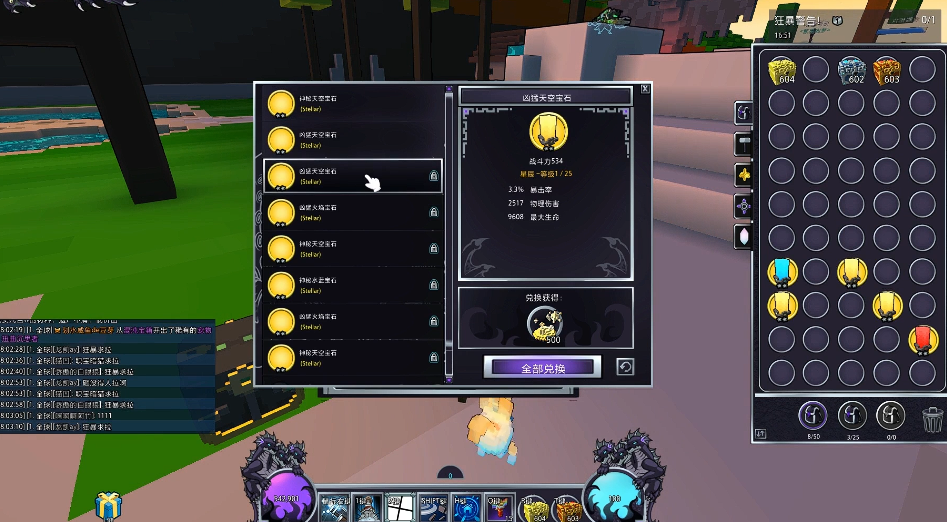Select the bottom gem row in exchange list
The height and width of the screenshot is (522, 947).
(352, 355)
